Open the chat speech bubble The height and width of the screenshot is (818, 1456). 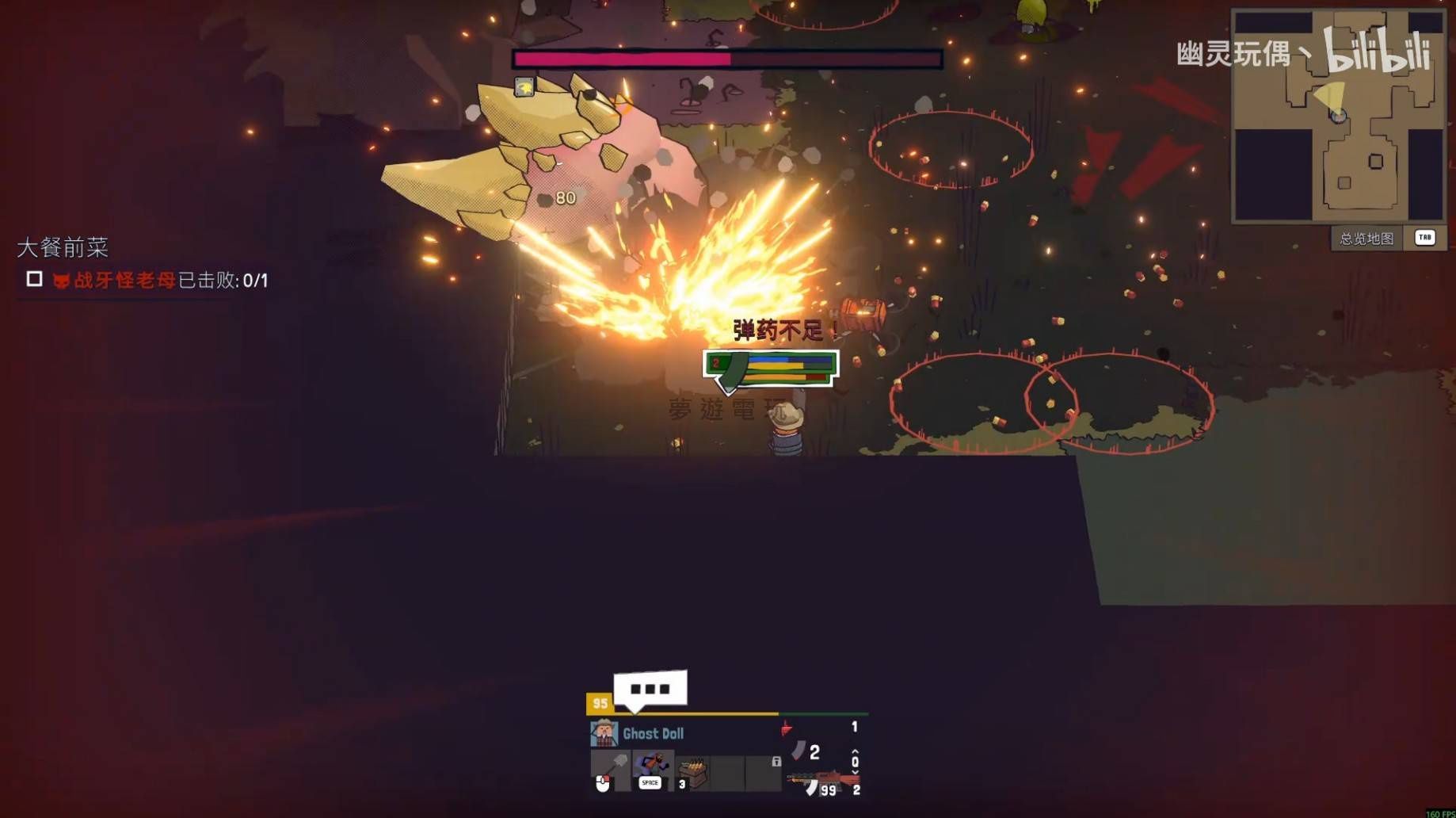[x=650, y=690]
